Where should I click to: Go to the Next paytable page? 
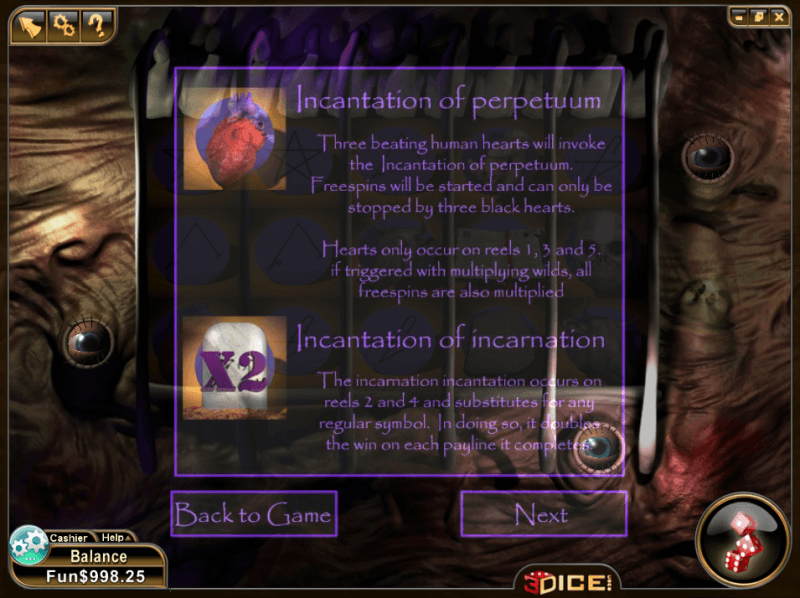pos(542,515)
